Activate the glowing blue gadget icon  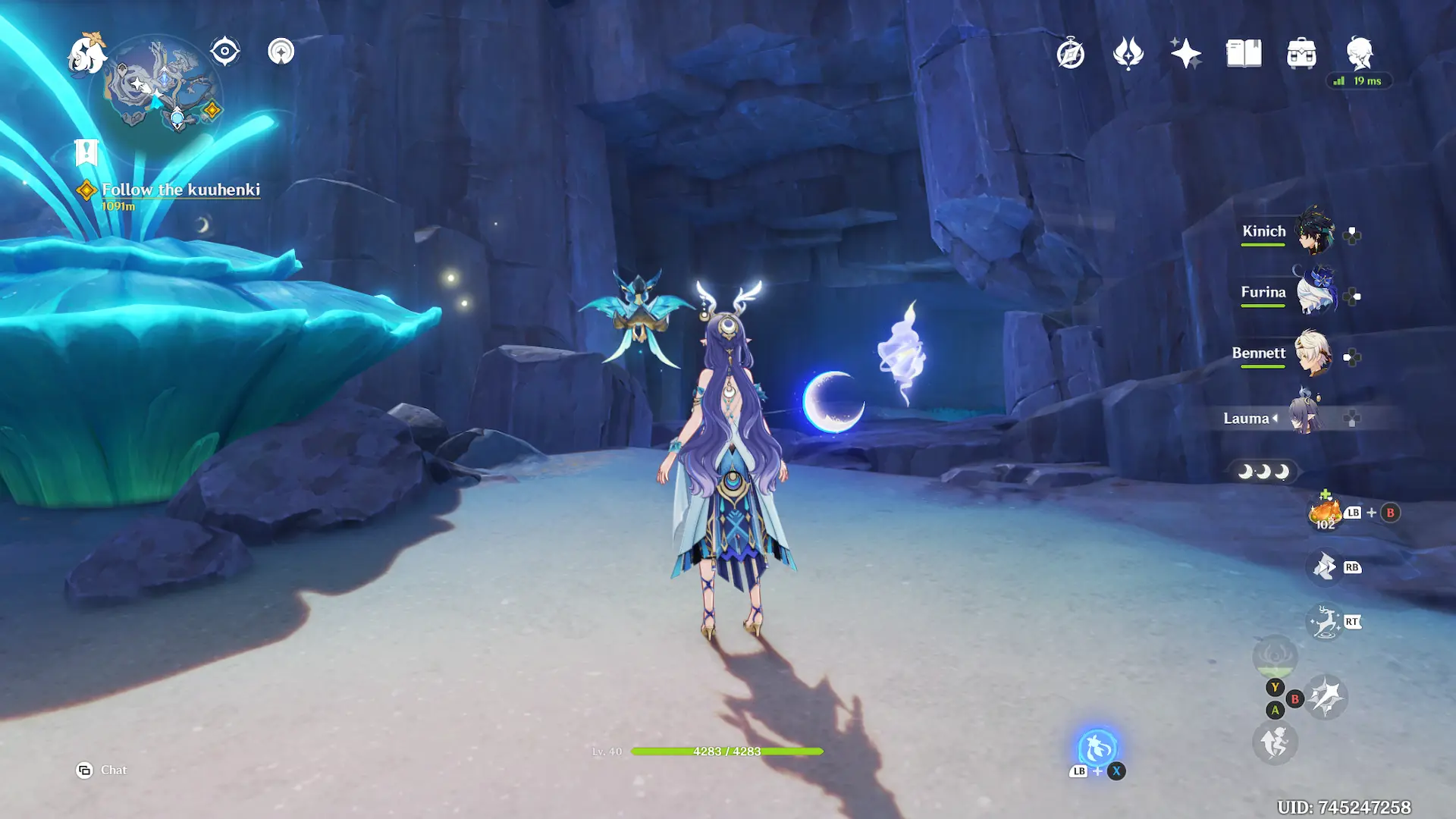click(x=1097, y=748)
